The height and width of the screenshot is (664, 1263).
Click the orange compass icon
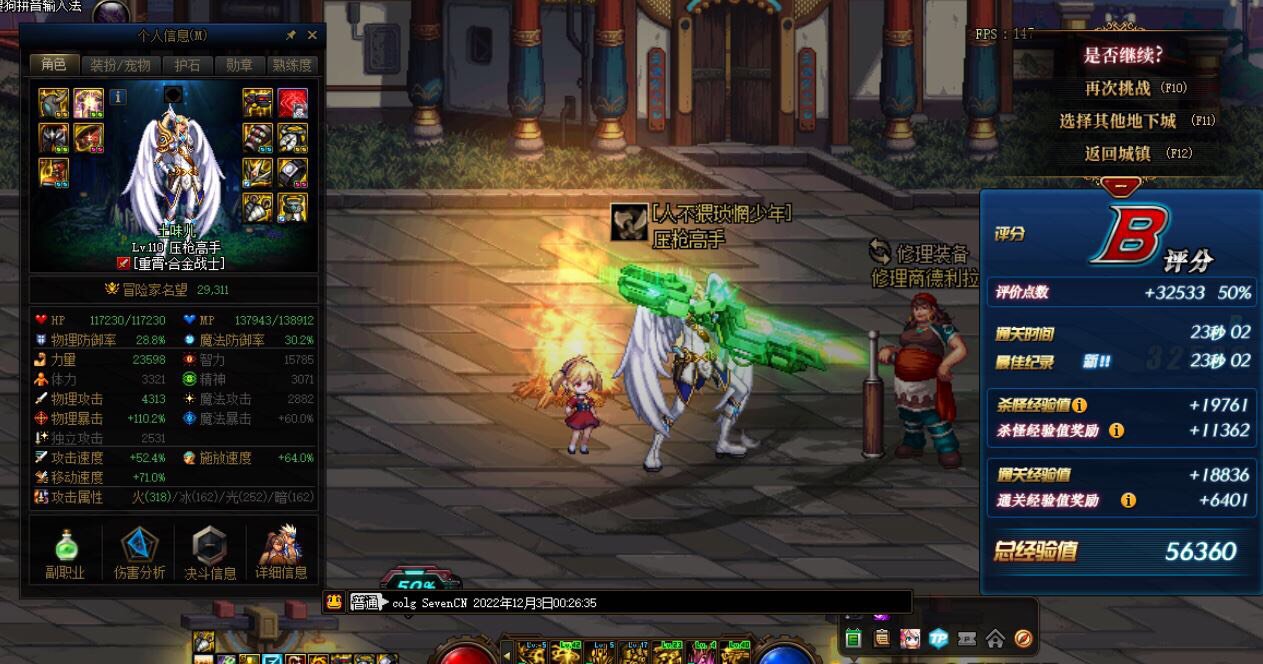point(1023,638)
